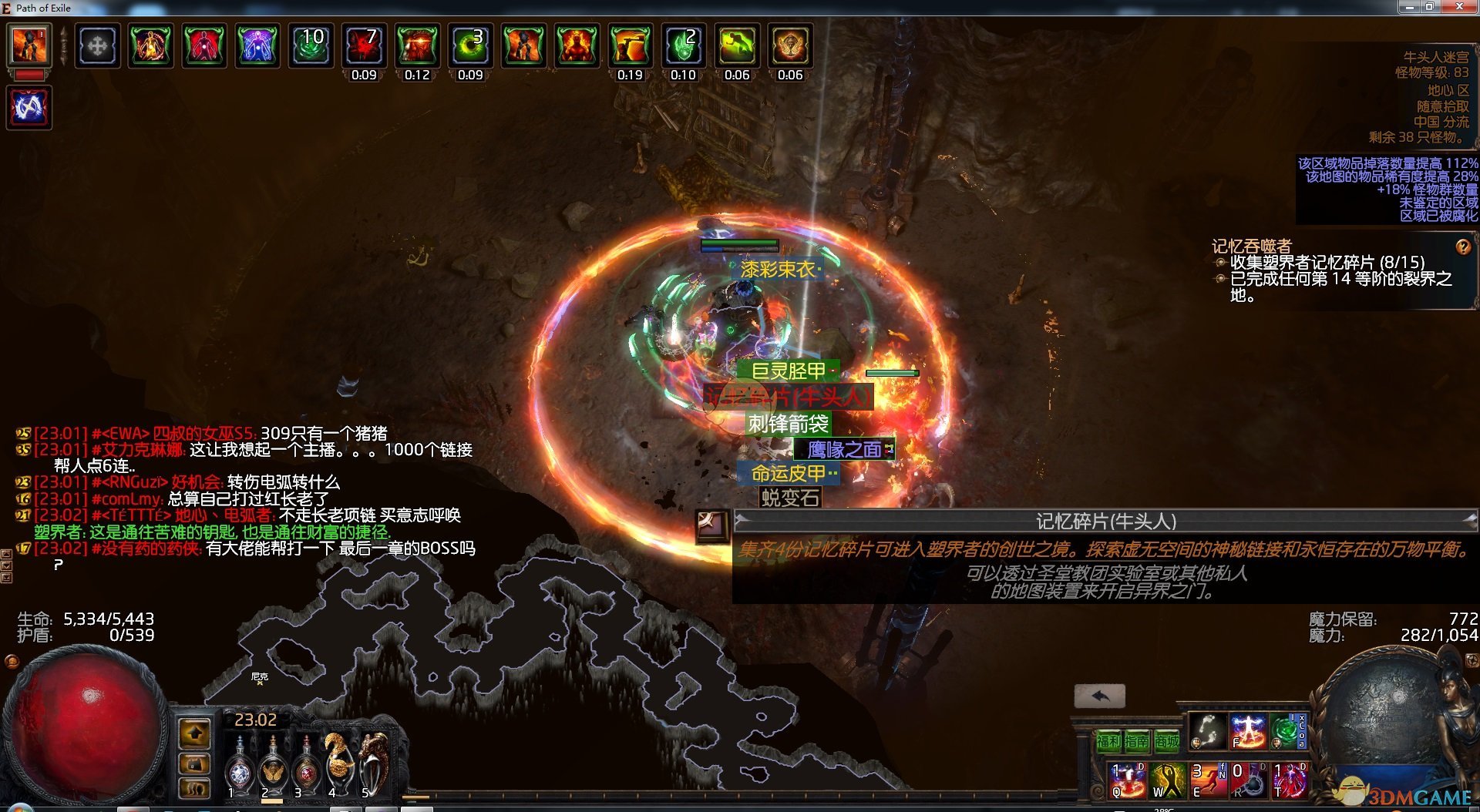Use the golden winged flask in slot 2
1480x812 pixels.
(272, 767)
